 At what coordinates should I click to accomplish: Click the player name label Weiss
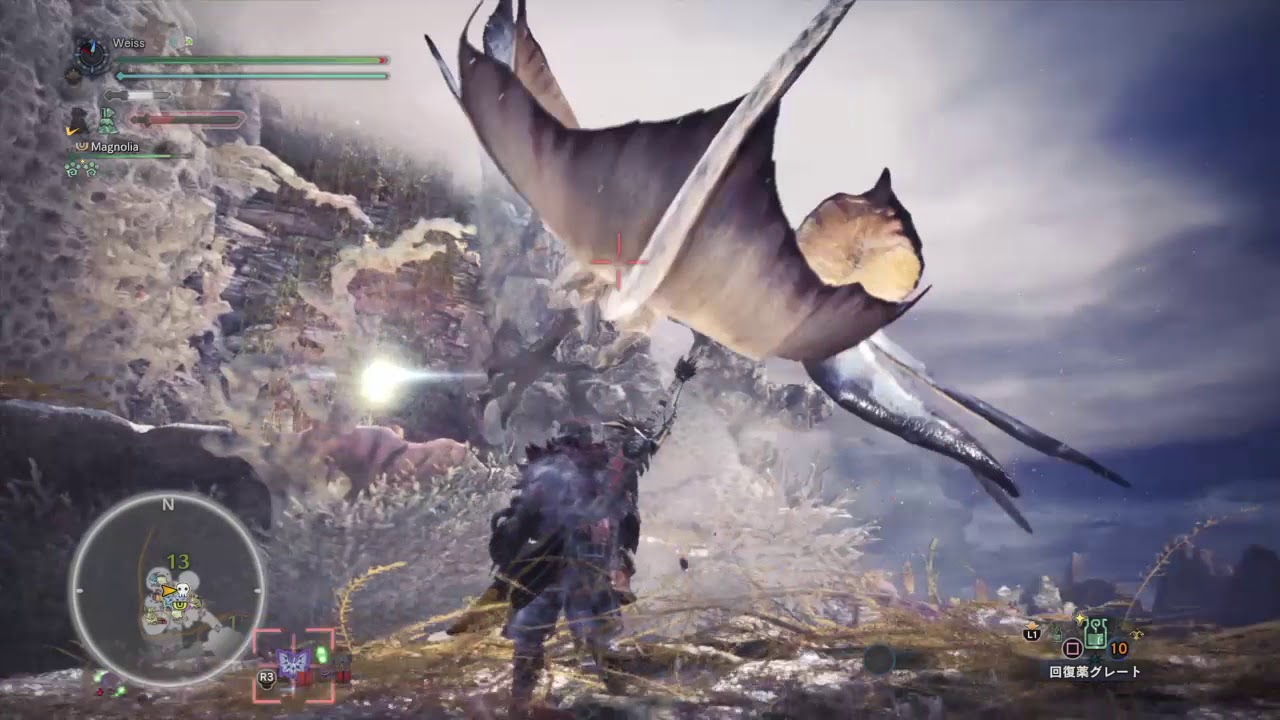(x=129, y=43)
